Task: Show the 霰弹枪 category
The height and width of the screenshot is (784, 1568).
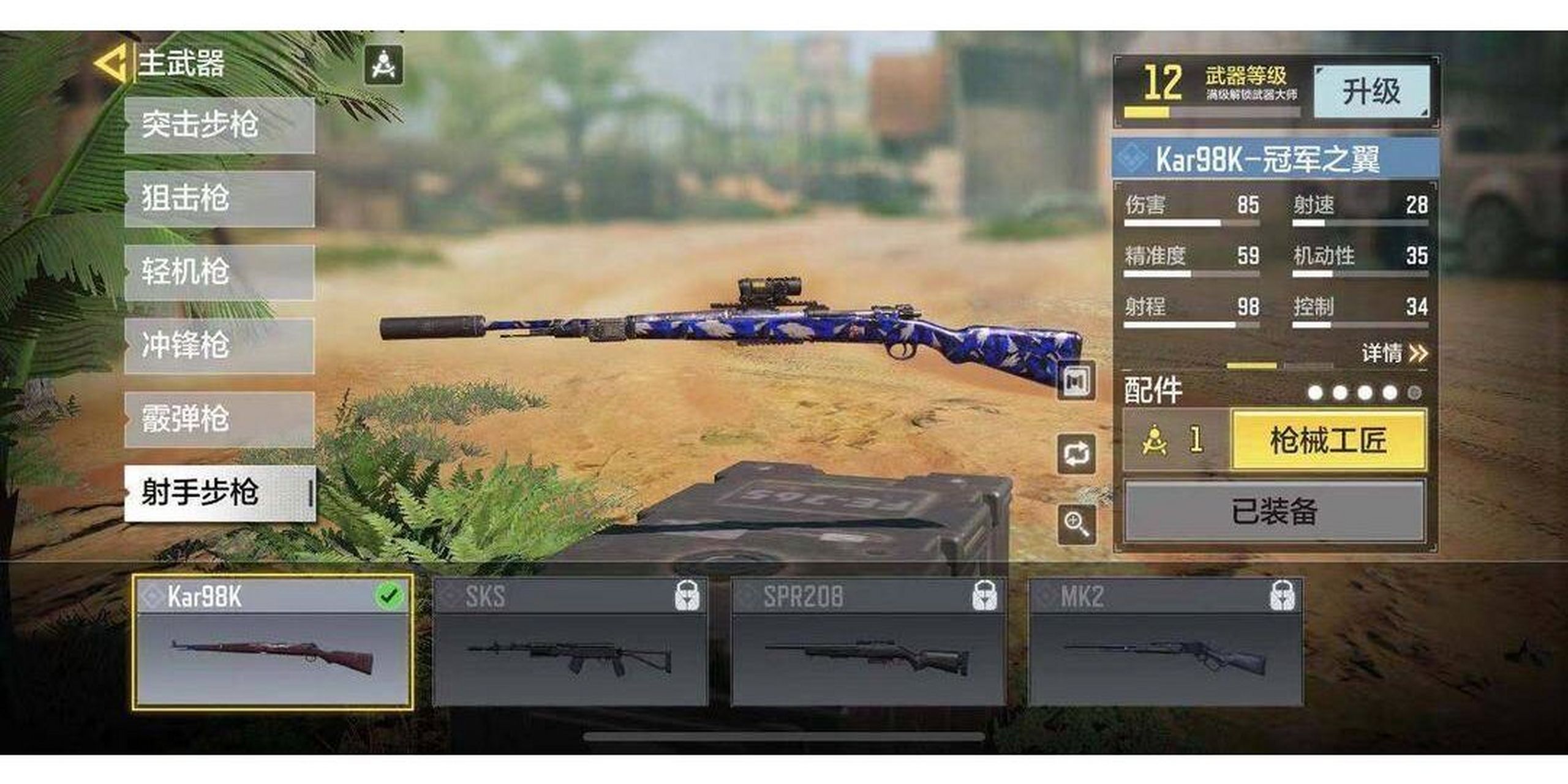Action: 219,420
